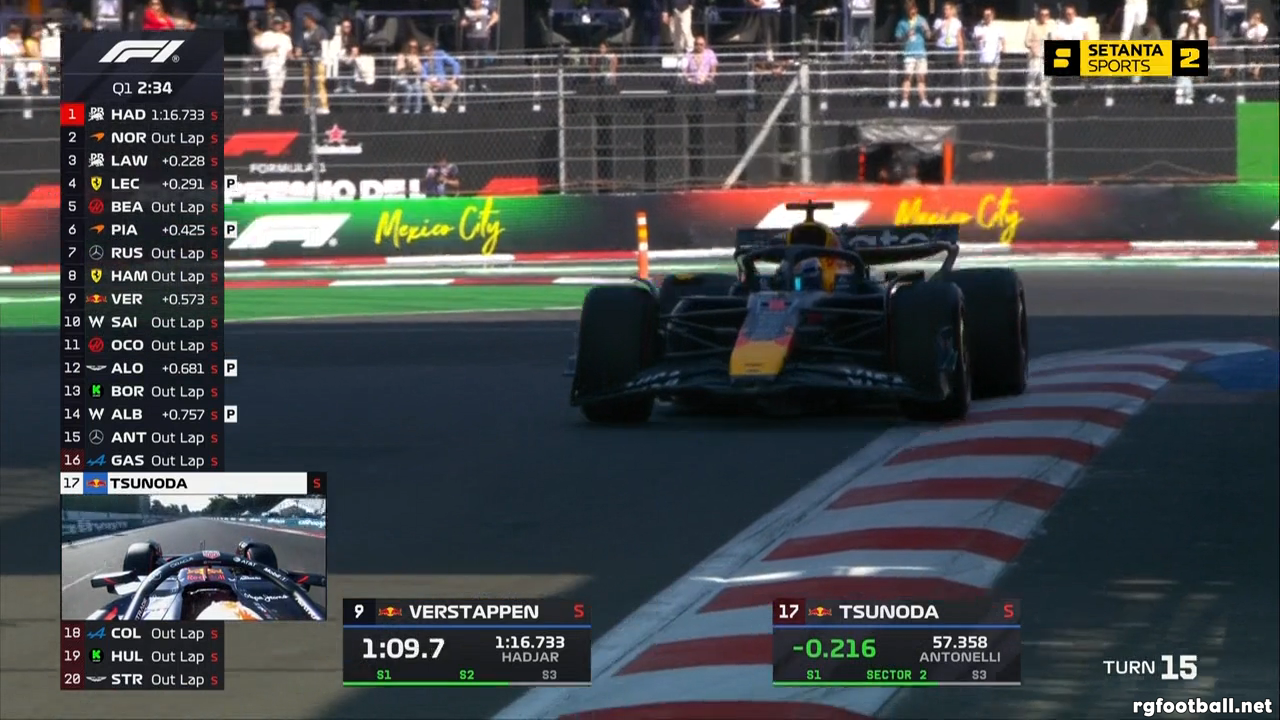This screenshot has height=720, width=1280.
Task: Select Norris's row in the timing tower
Action: point(141,138)
